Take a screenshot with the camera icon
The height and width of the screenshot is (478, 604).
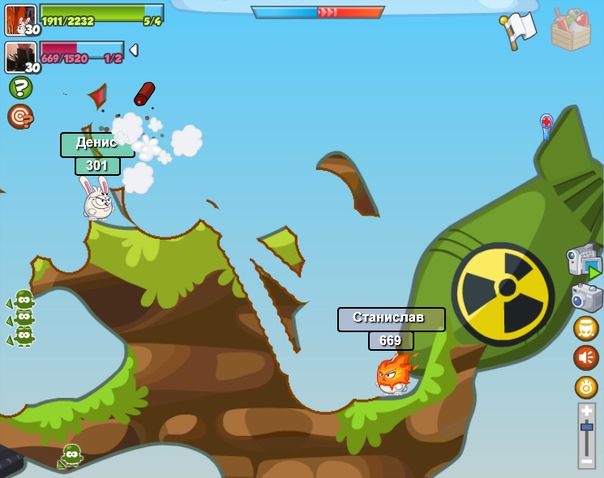(x=586, y=297)
